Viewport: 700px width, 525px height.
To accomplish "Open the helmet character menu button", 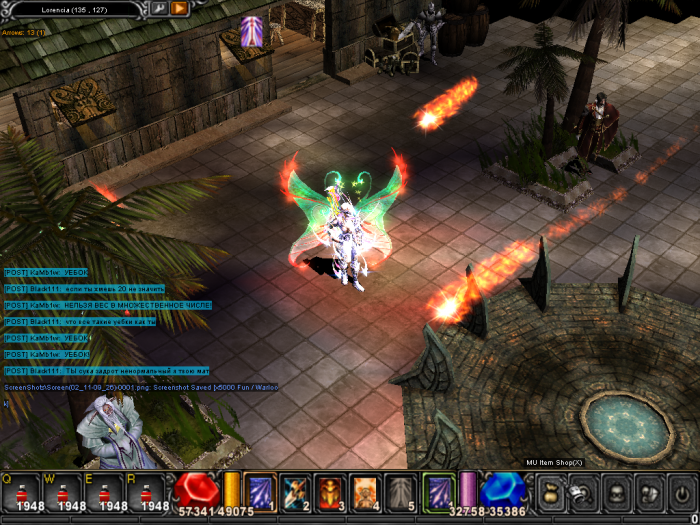I will pyautogui.click(x=617, y=493).
